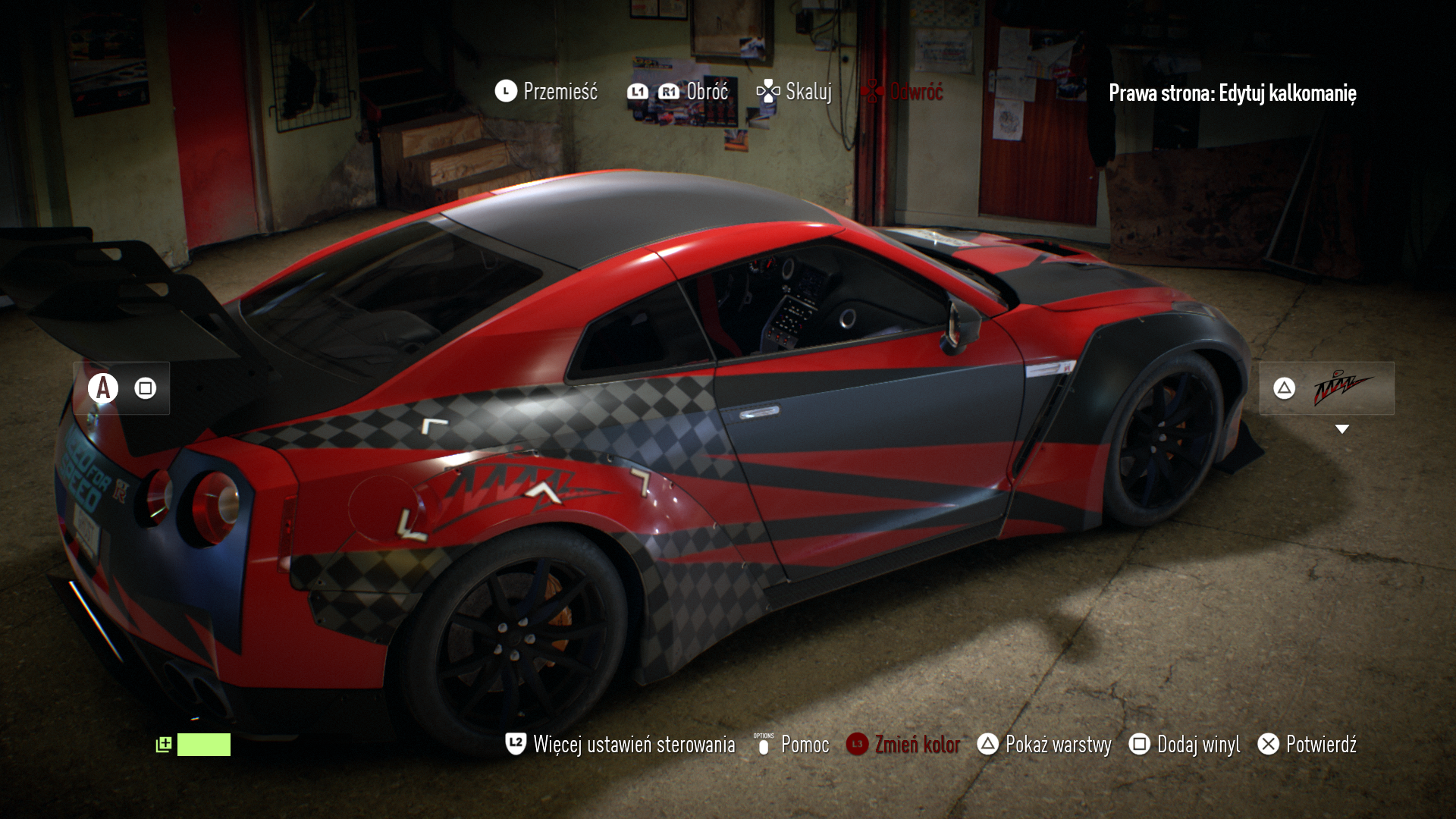This screenshot has height=819, width=1456.
Task: Open the letter A layer panel
Action: point(104,388)
